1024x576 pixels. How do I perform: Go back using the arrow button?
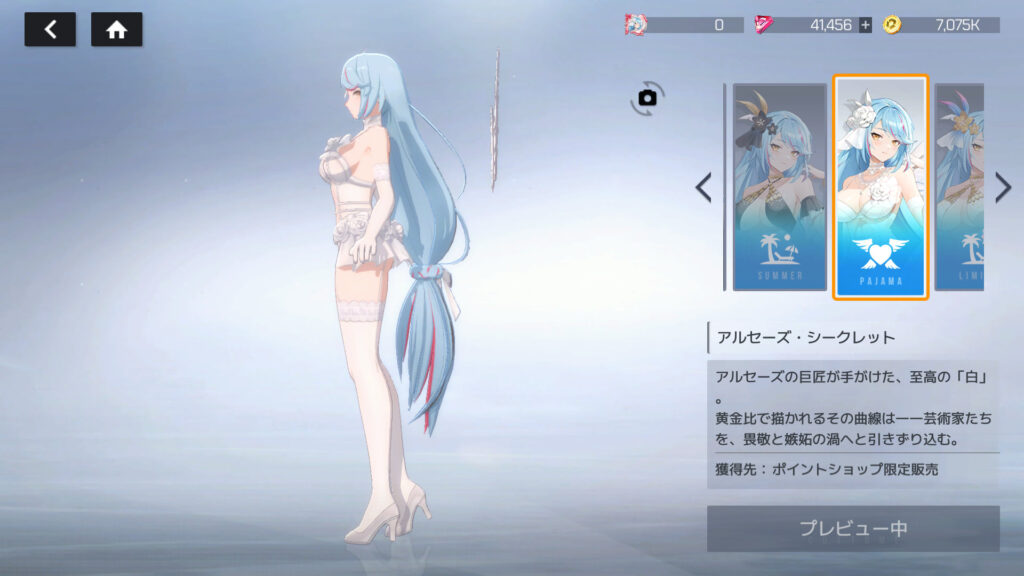[x=50, y=30]
